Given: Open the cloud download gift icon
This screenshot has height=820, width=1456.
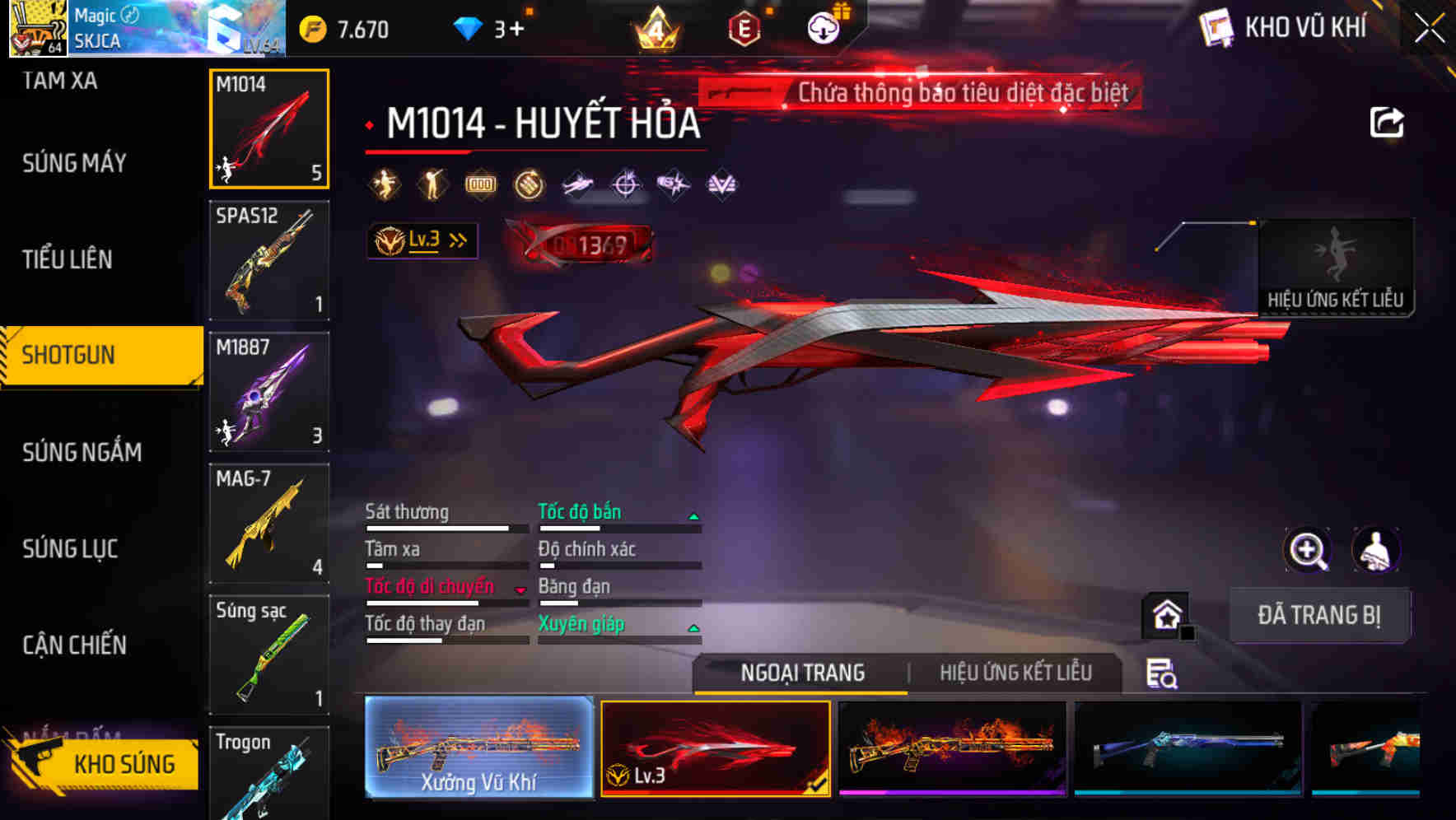Looking at the screenshot, I should click(824, 27).
